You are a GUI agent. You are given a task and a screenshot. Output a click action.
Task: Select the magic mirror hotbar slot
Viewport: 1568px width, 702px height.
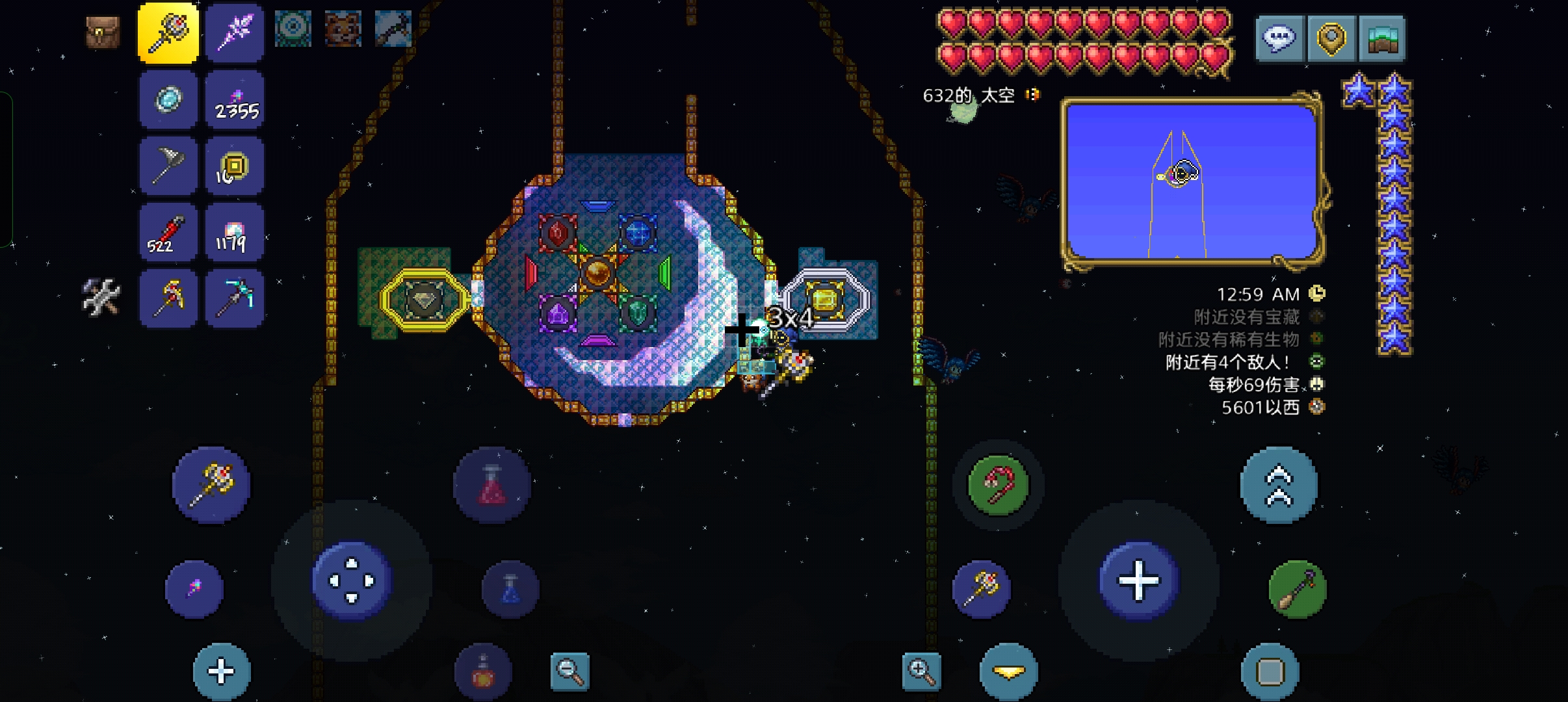pos(168,99)
